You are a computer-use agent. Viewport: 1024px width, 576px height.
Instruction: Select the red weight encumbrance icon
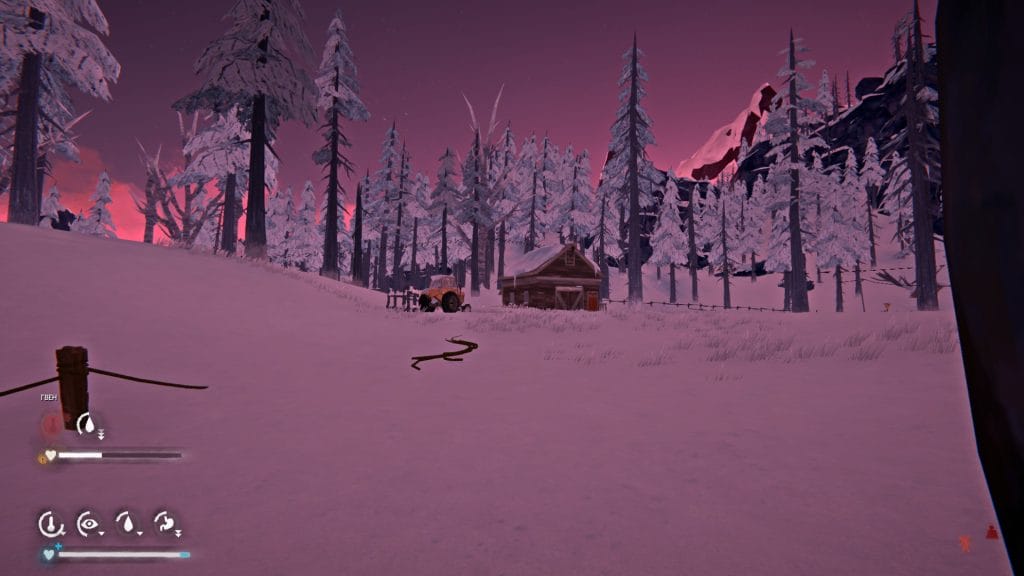coord(991,533)
